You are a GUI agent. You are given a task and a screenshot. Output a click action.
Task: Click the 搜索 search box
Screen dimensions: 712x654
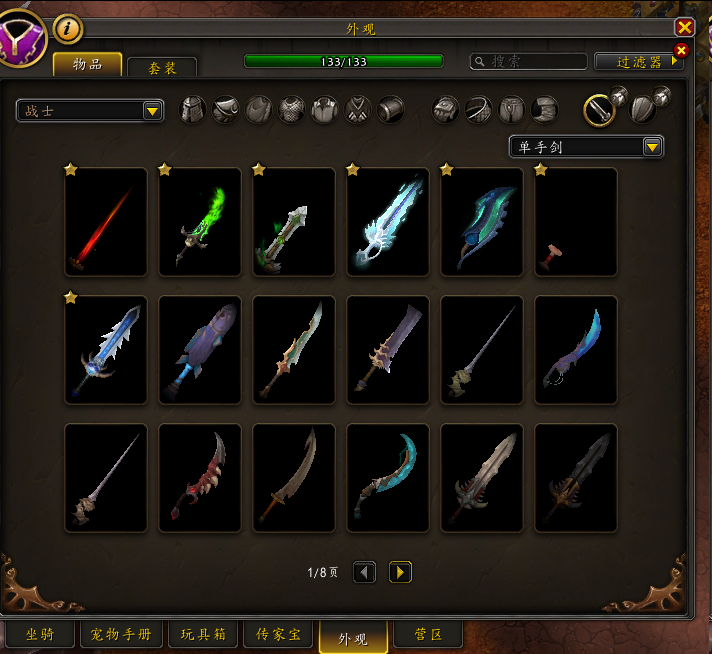(530, 62)
